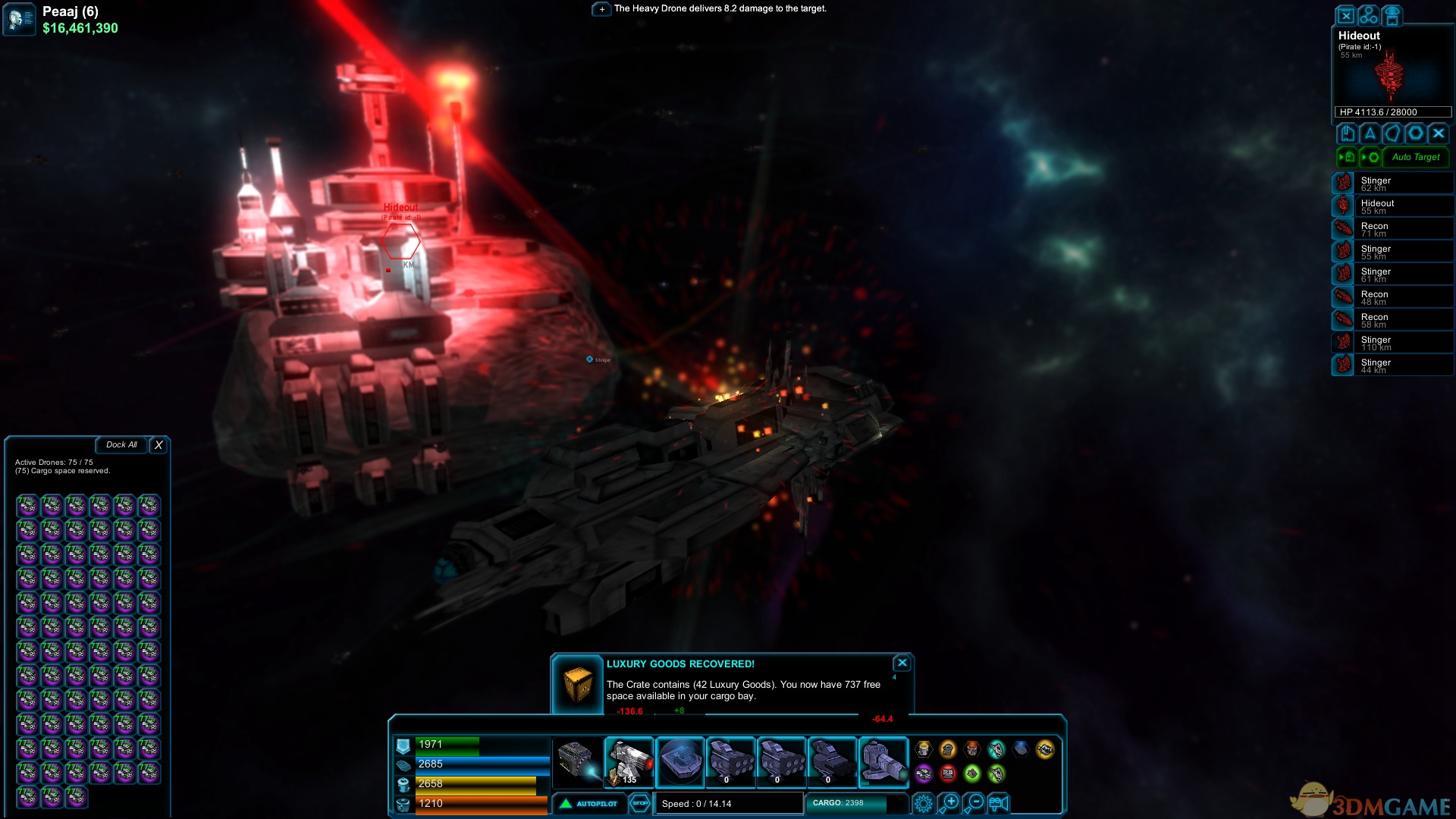Toggle the green auto-attack hexagon icon

coord(1373,157)
